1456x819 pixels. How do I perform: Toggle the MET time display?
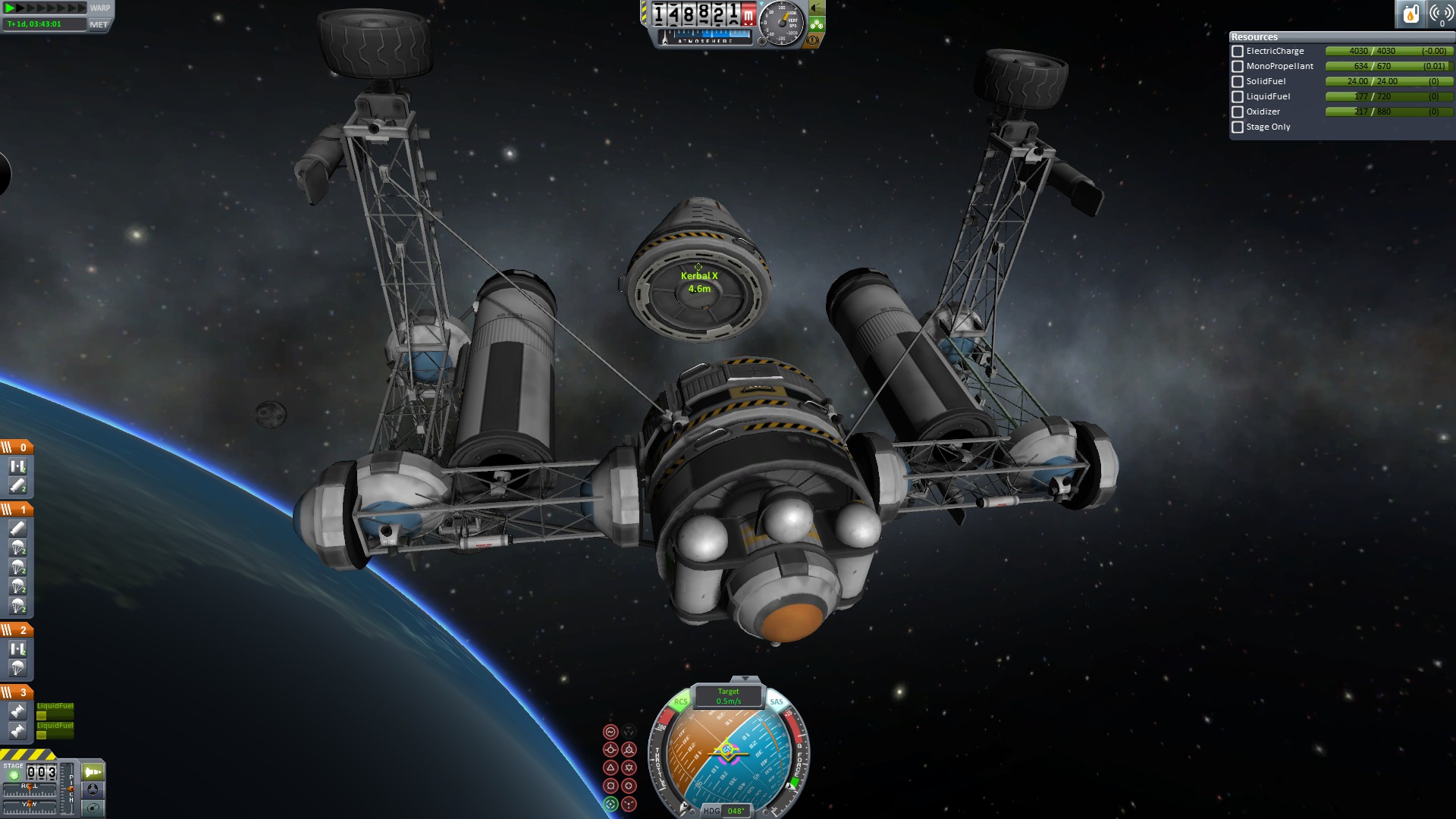(99, 24)
